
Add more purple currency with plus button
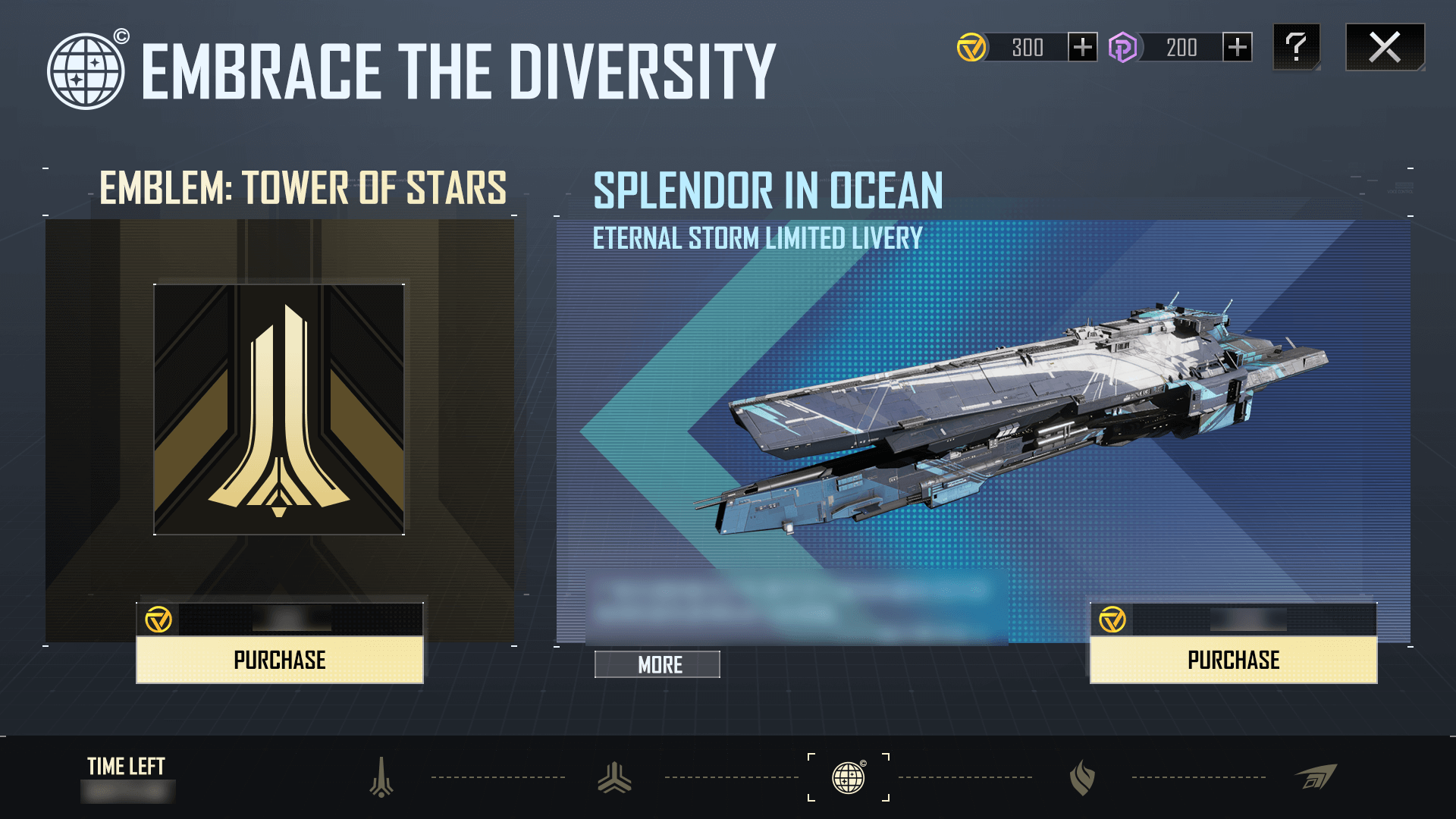1237,47
